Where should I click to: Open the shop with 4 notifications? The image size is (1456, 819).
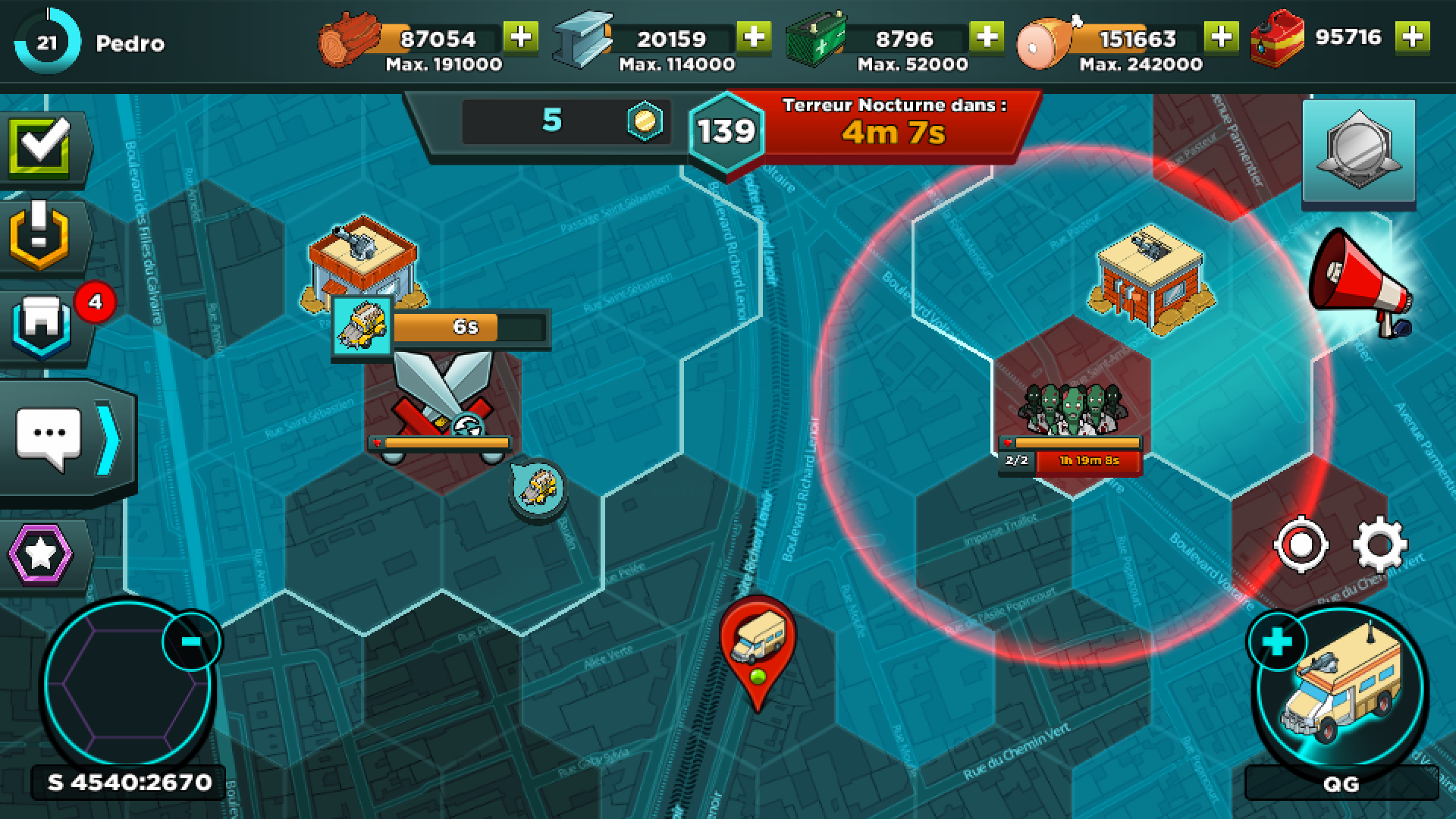42,326
